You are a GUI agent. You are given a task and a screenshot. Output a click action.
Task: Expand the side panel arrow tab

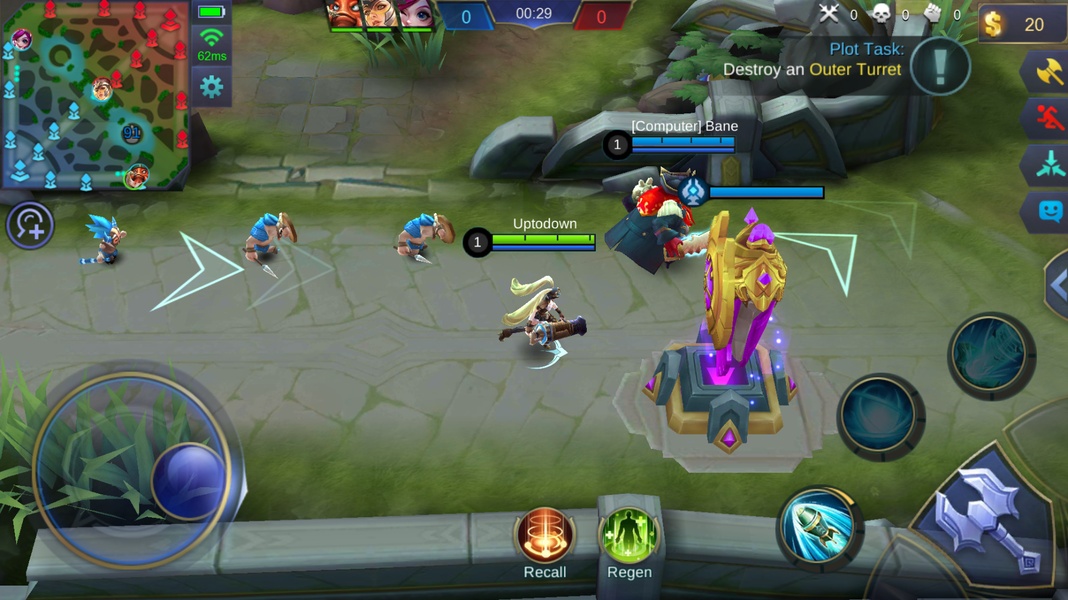(1056, 286)
